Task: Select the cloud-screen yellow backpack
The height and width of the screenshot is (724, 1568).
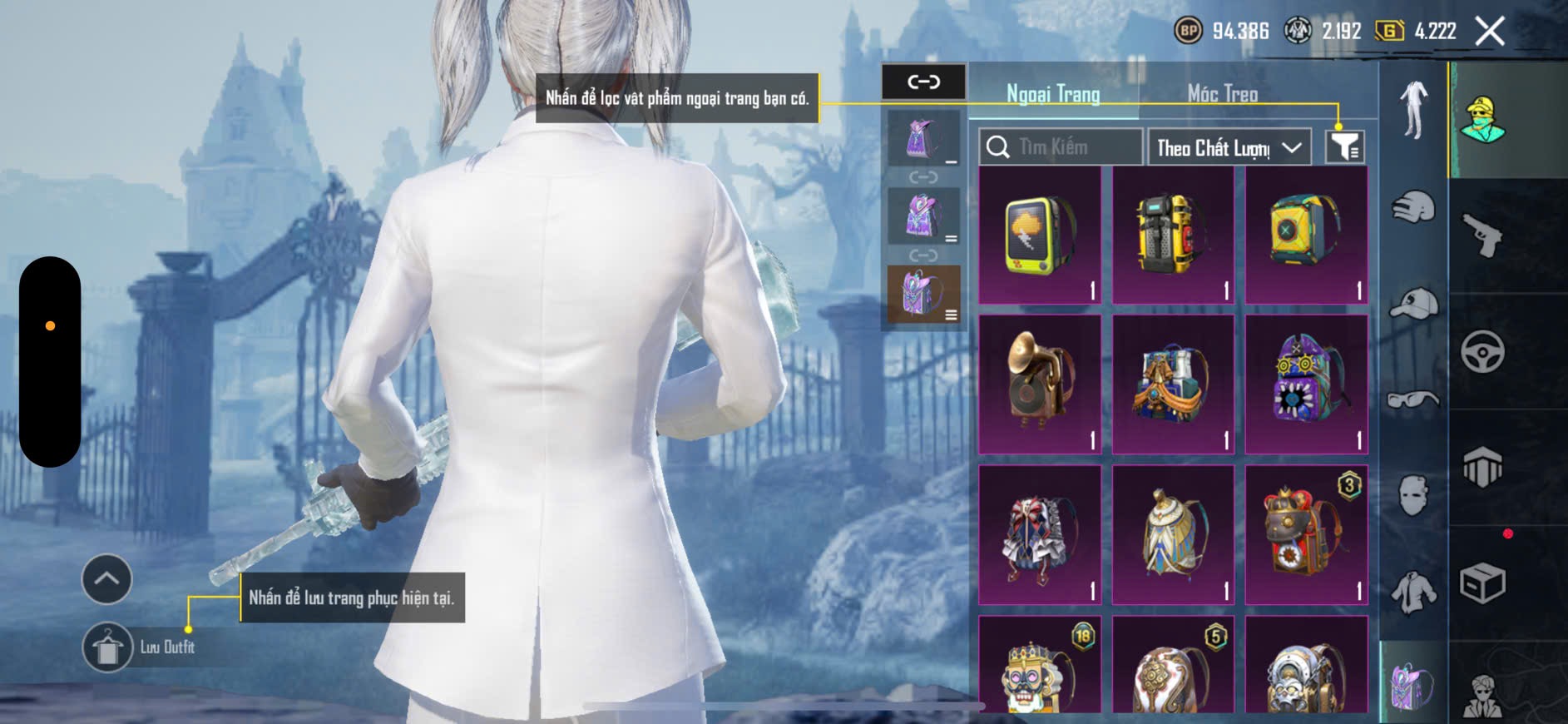Action: coord(1040,236)
